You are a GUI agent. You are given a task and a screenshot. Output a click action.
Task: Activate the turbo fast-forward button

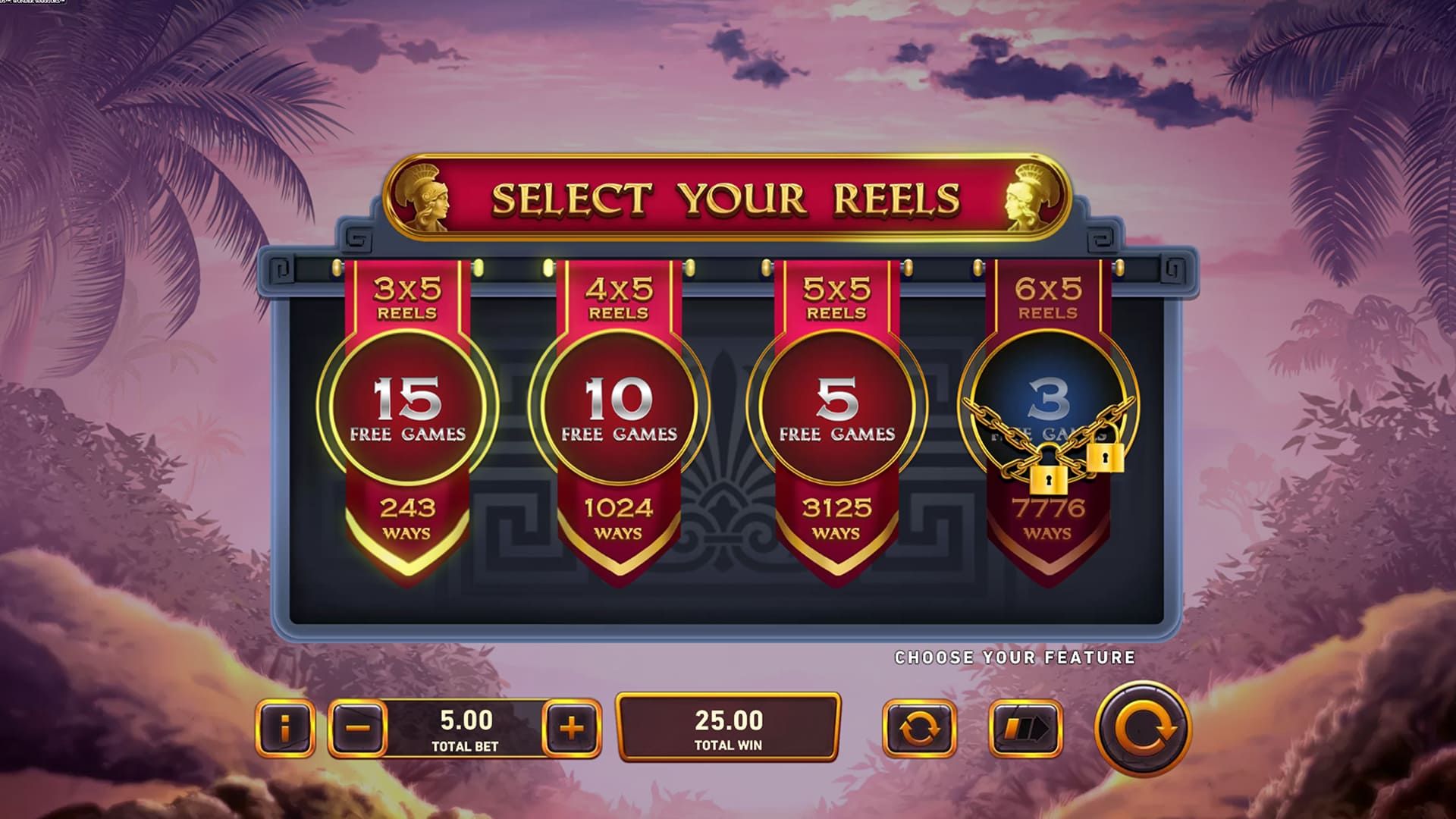tap(1025, 729)
